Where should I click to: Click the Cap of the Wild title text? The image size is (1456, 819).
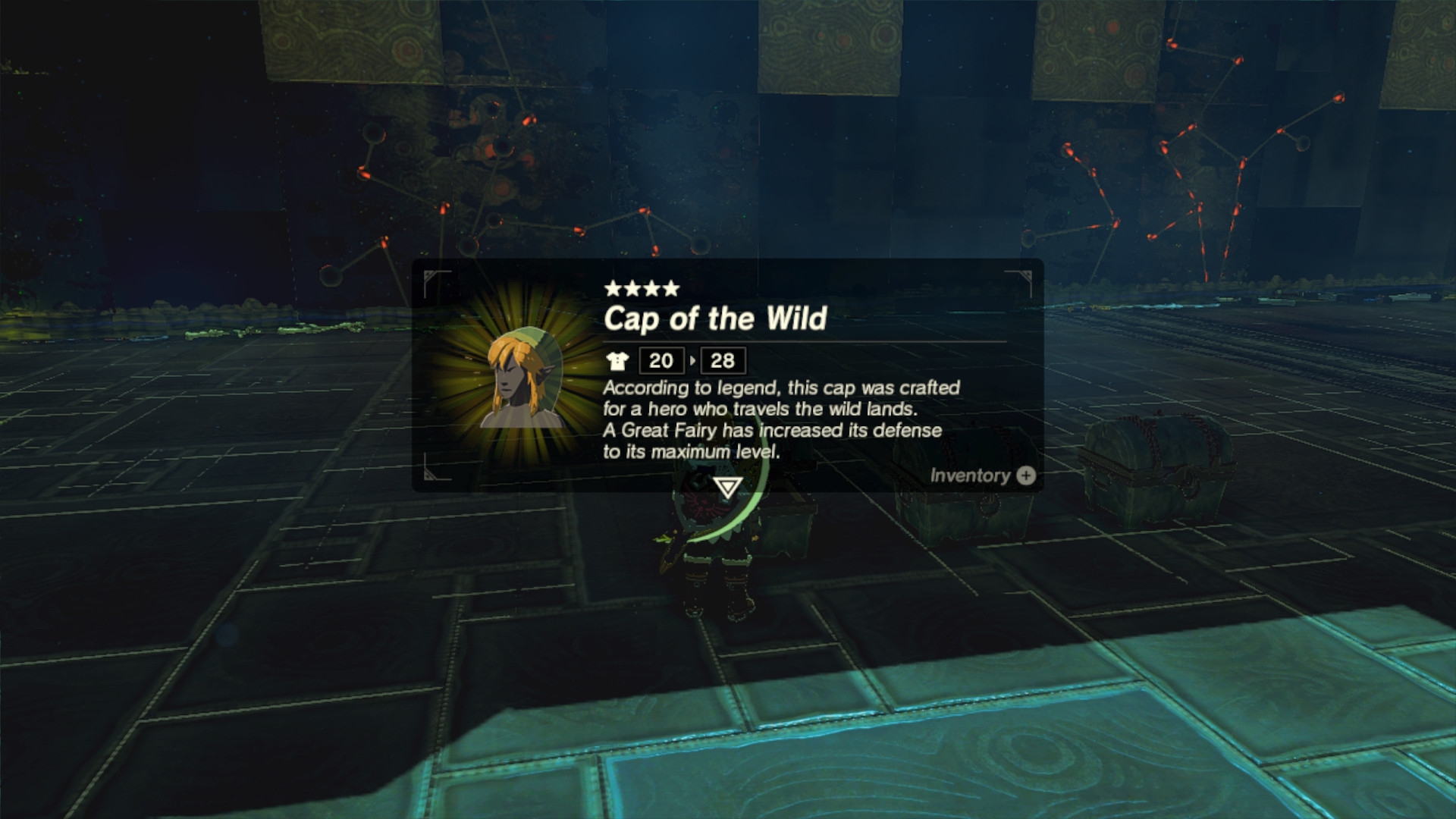pos(715,319)
